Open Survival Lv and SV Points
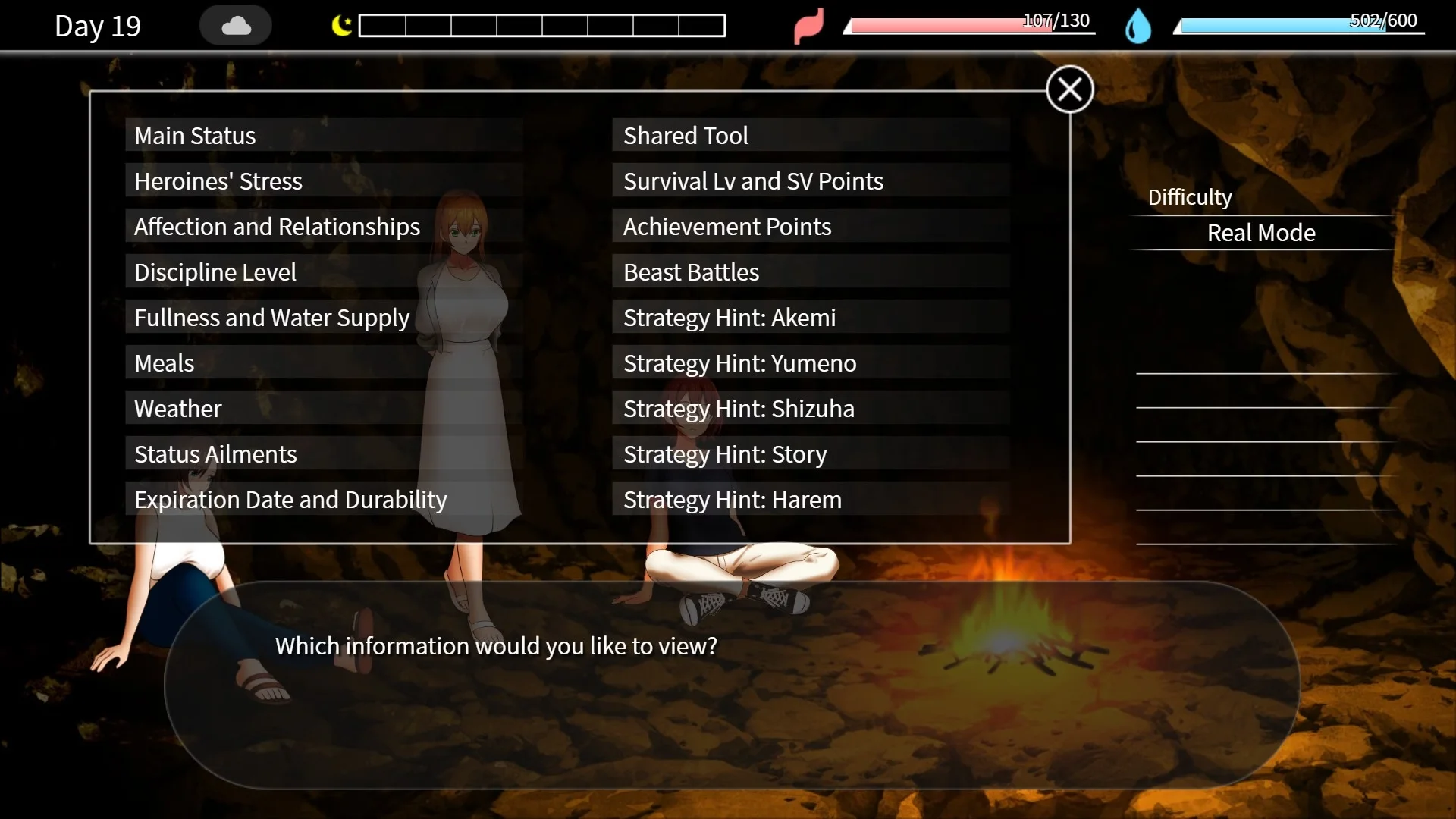1456x819 pixels. point(810,181)
